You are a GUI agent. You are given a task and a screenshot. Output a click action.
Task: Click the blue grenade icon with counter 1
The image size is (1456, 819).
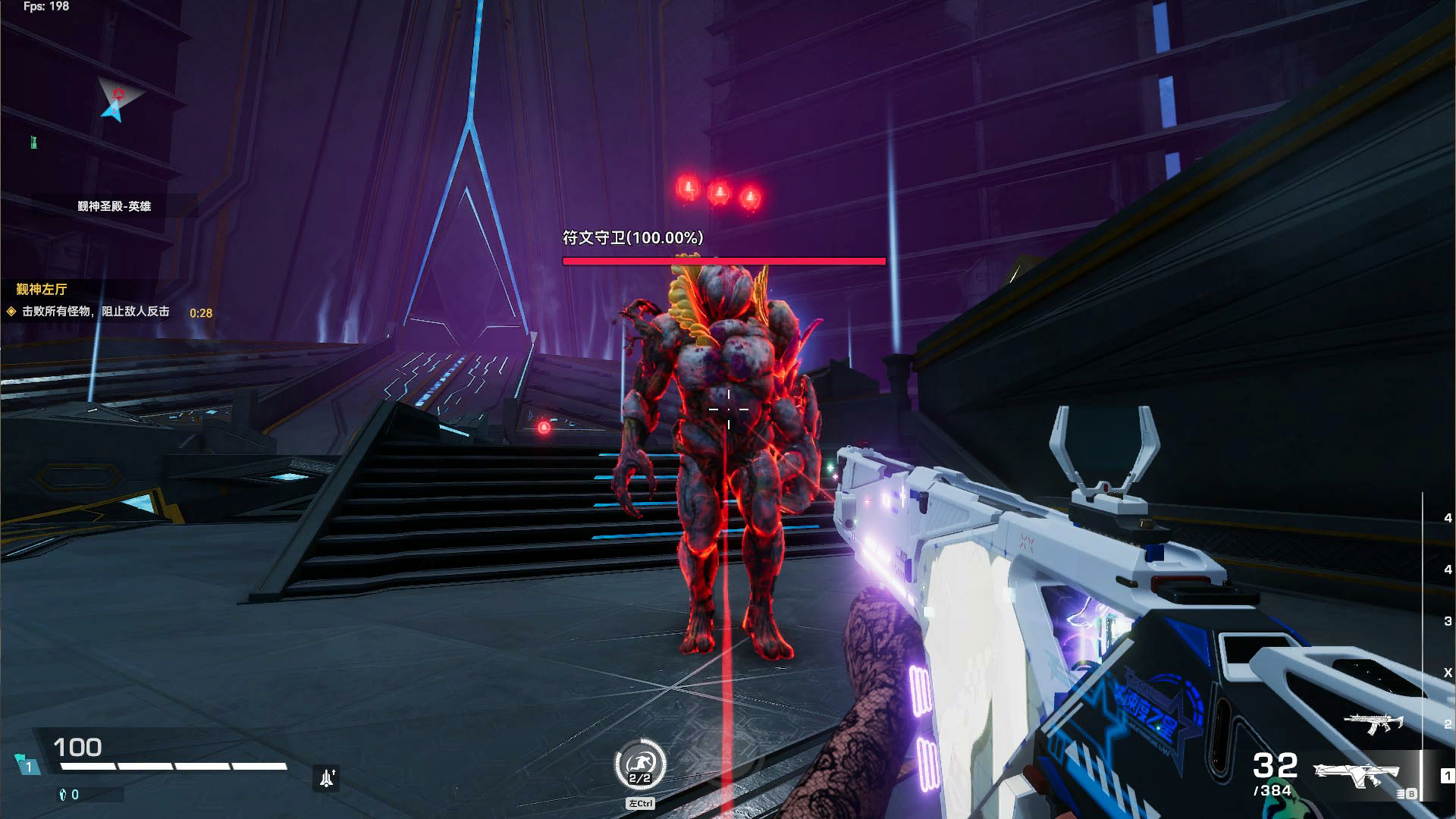tap(29, 764)
